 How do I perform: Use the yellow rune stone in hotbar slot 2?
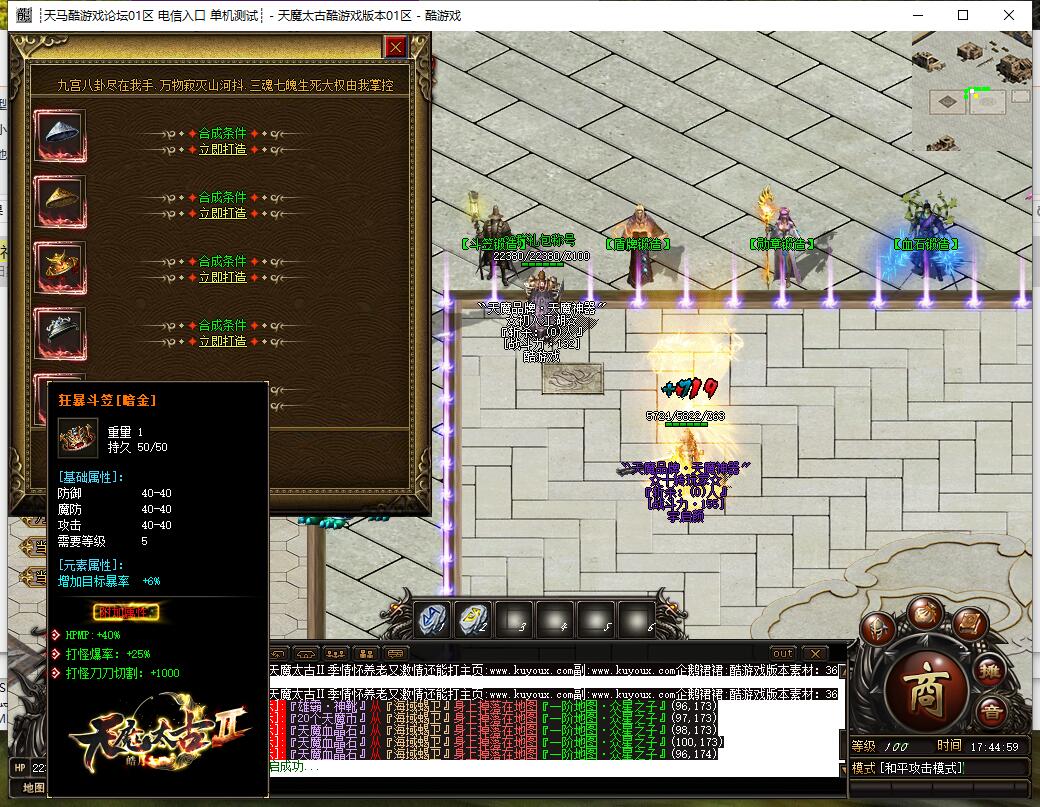pos(473,620)
